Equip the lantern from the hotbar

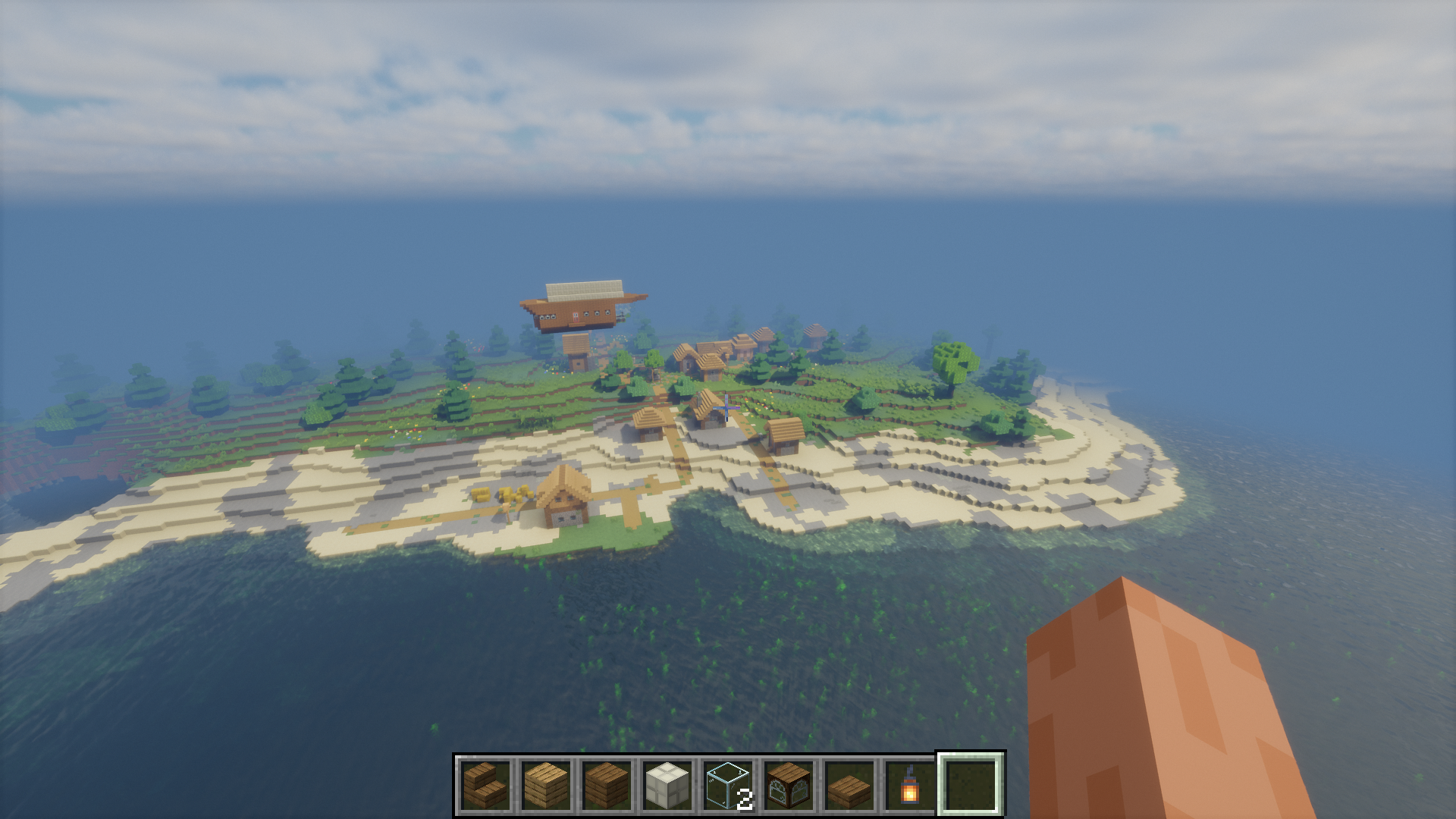pyautogui.click(x=910, y=785)
